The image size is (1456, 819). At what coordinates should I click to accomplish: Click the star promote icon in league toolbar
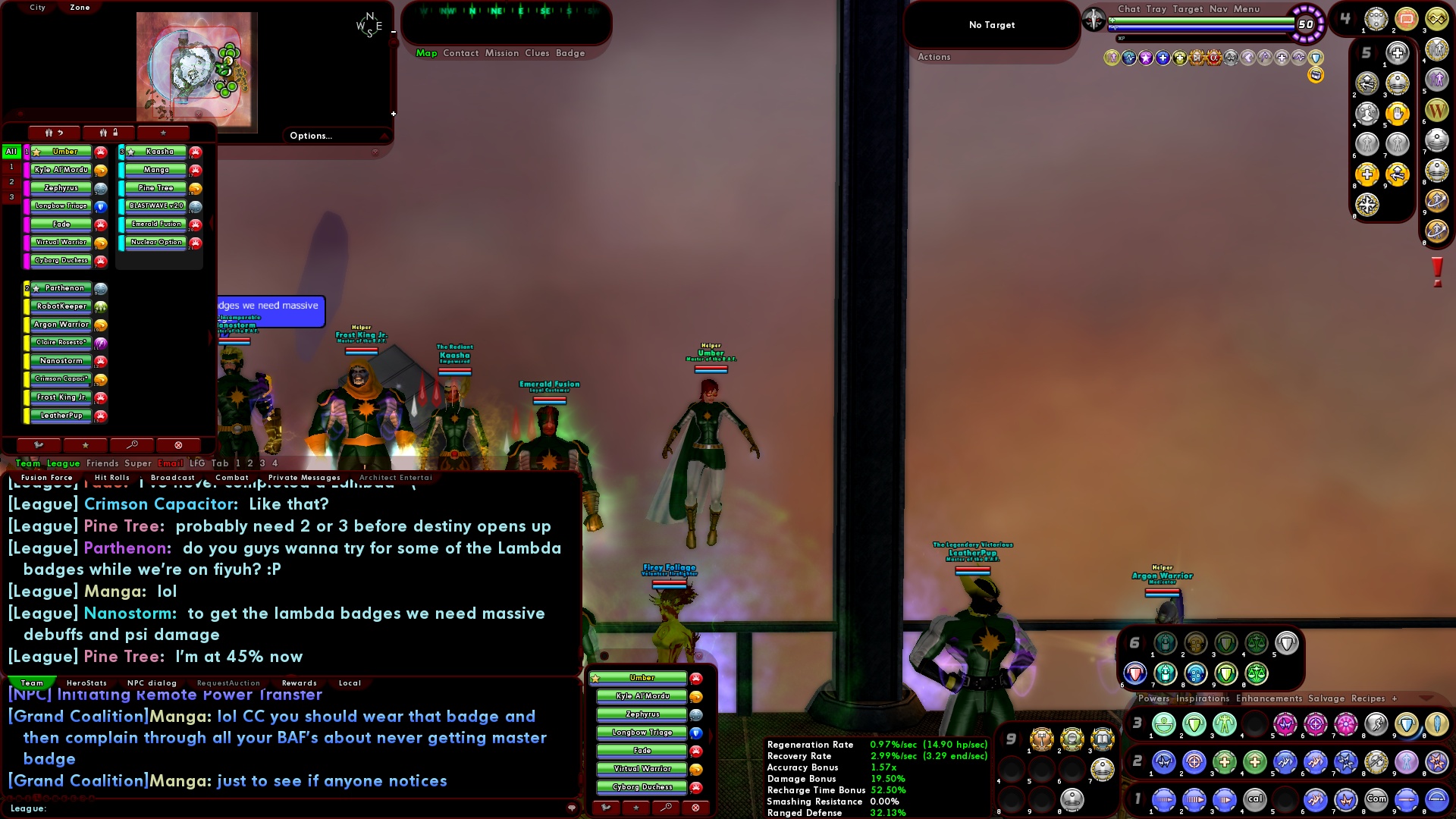[162, 133]
